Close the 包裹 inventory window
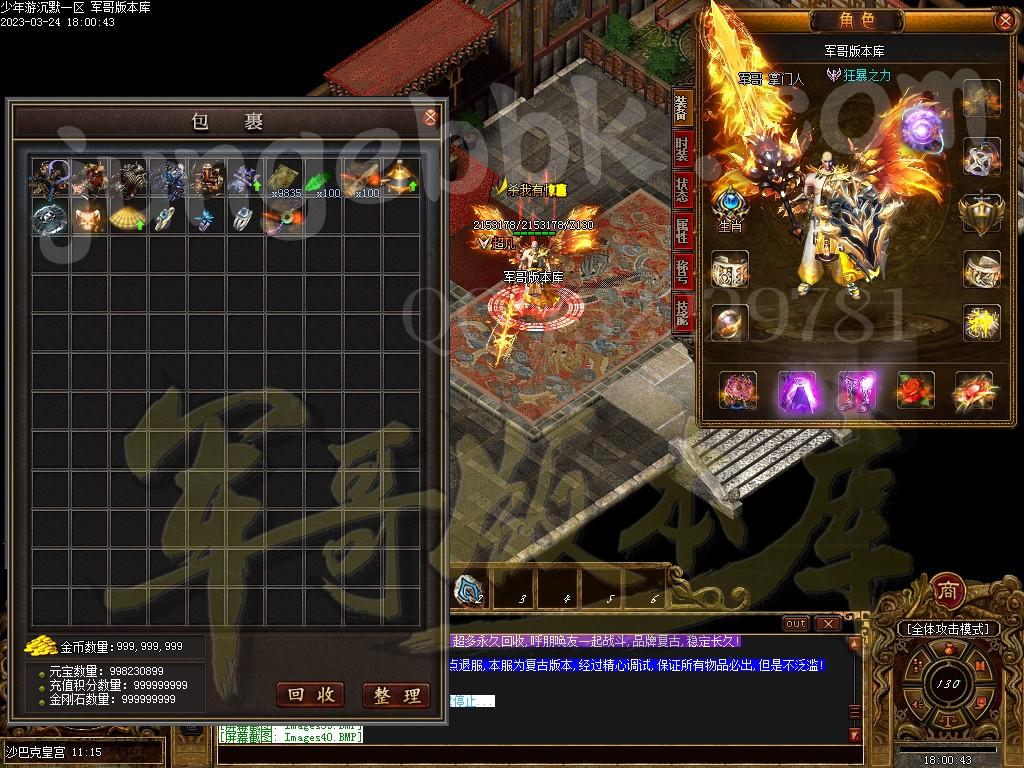Viewport: 1024px width, 768px height. (x=431, y=117)
